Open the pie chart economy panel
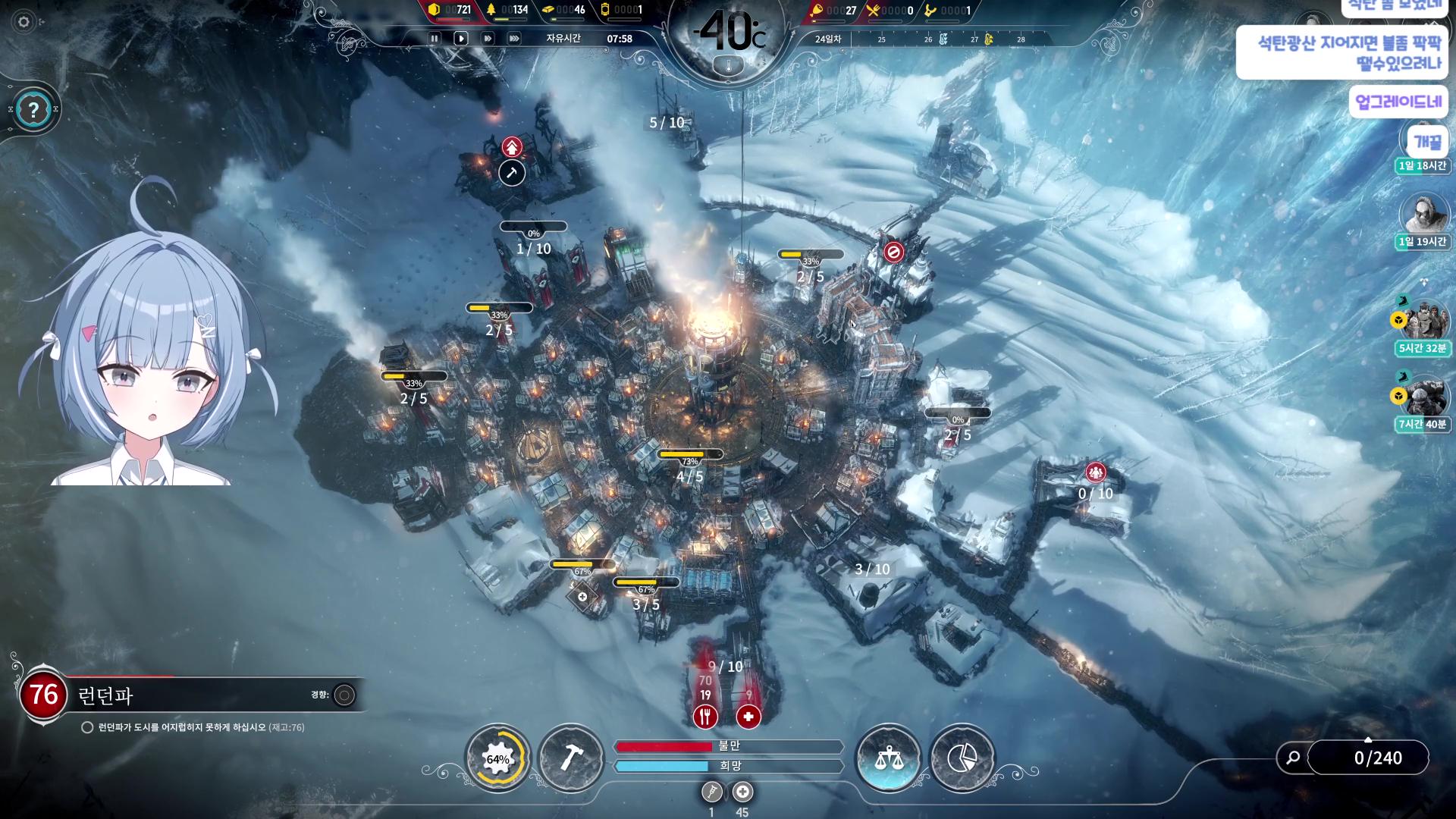The image size is (1456, 819). pos(962,758)
